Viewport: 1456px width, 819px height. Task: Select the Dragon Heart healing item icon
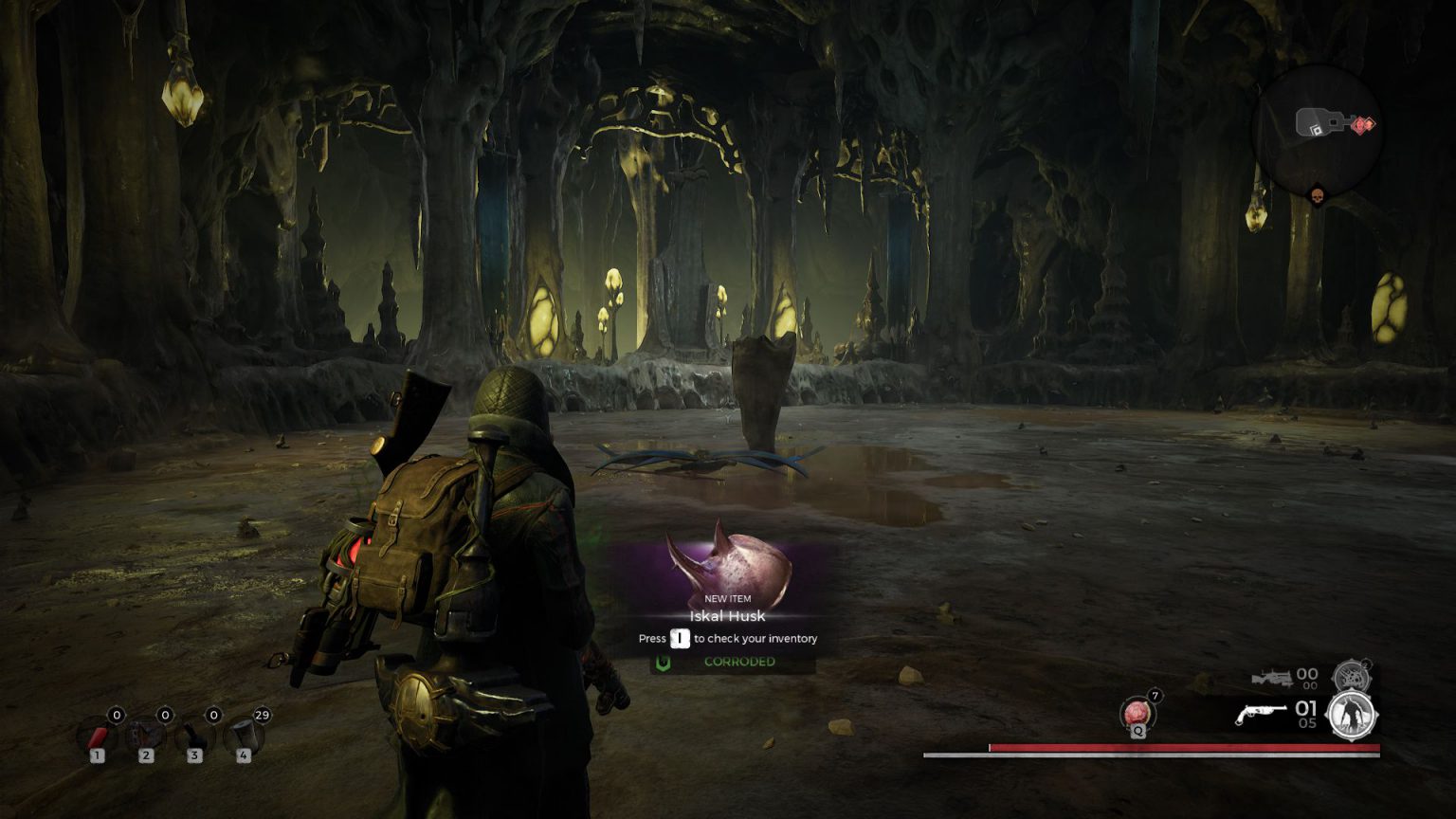pos(1137,711)
